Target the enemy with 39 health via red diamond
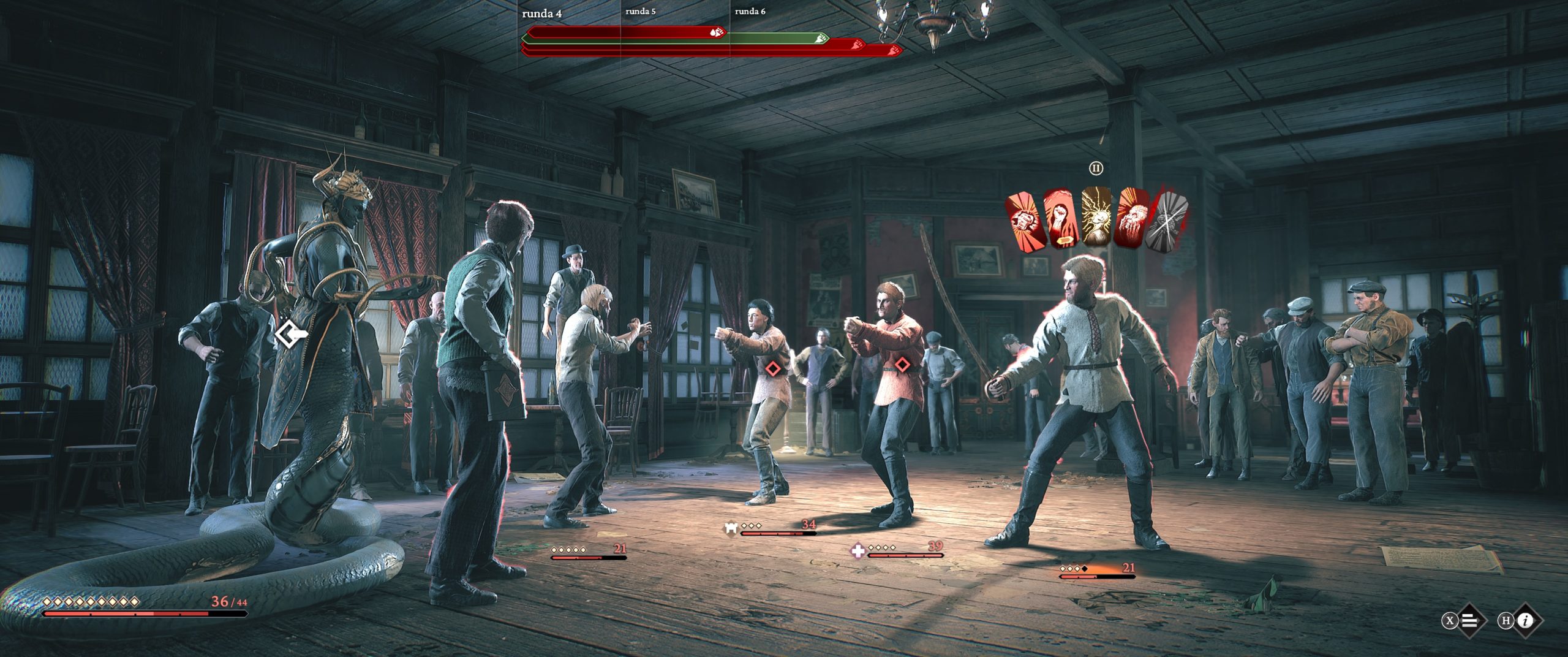The width and height of the screenshot is (1568, 657). pos(902,365)
